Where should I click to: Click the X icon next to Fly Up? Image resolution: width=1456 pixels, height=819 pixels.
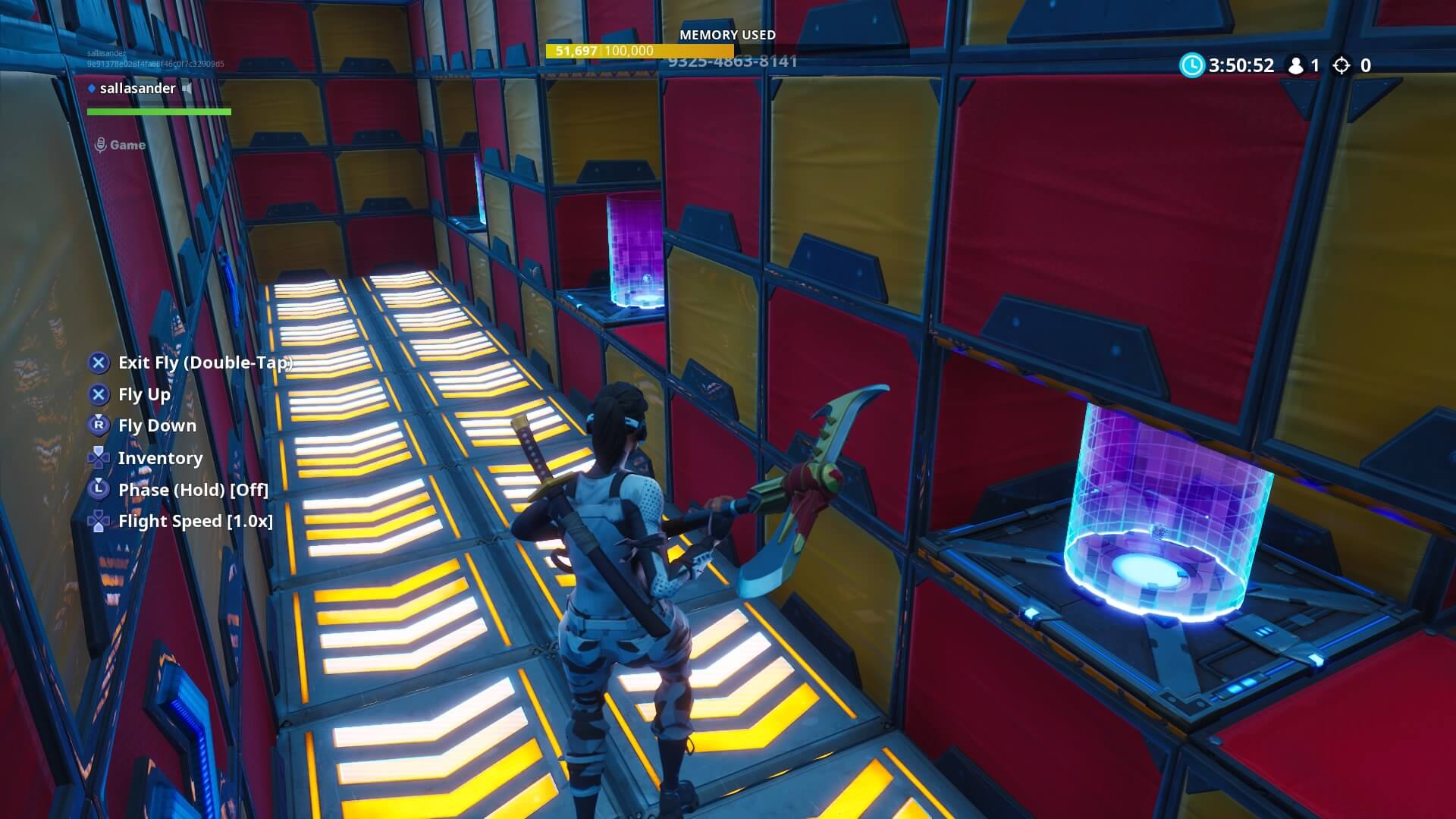coord(98,394)
